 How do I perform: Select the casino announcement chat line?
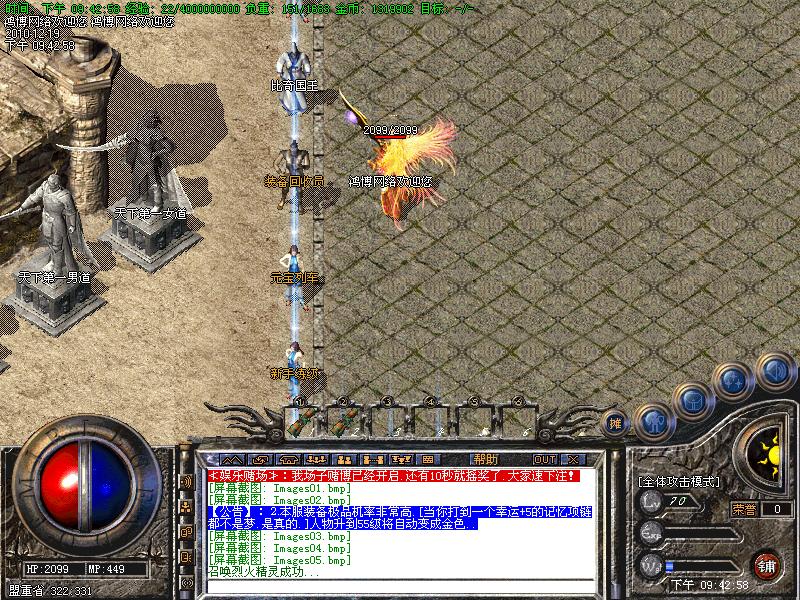click(400, 476)
